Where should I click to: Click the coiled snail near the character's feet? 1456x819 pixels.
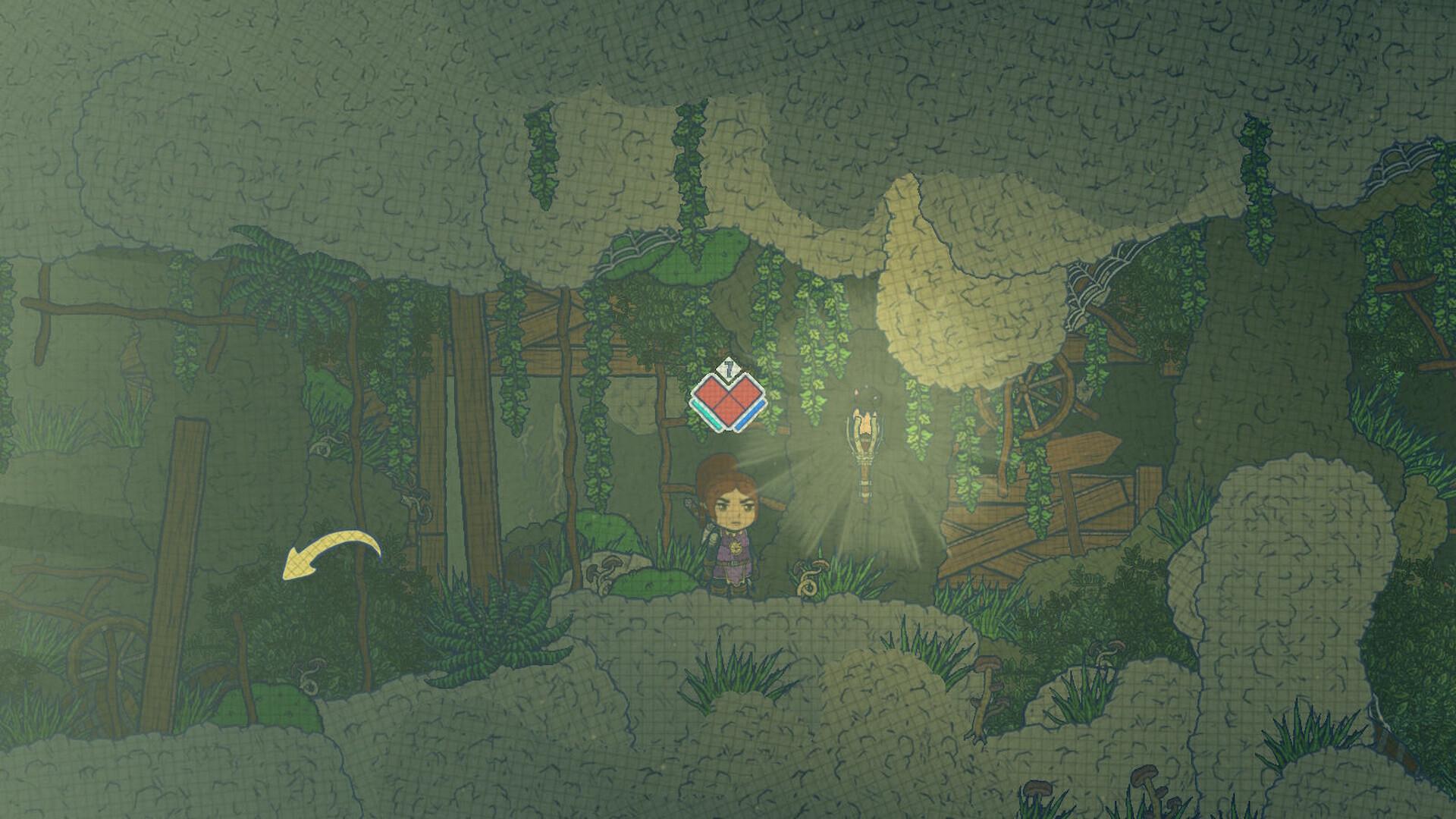[x=808, y=588]
